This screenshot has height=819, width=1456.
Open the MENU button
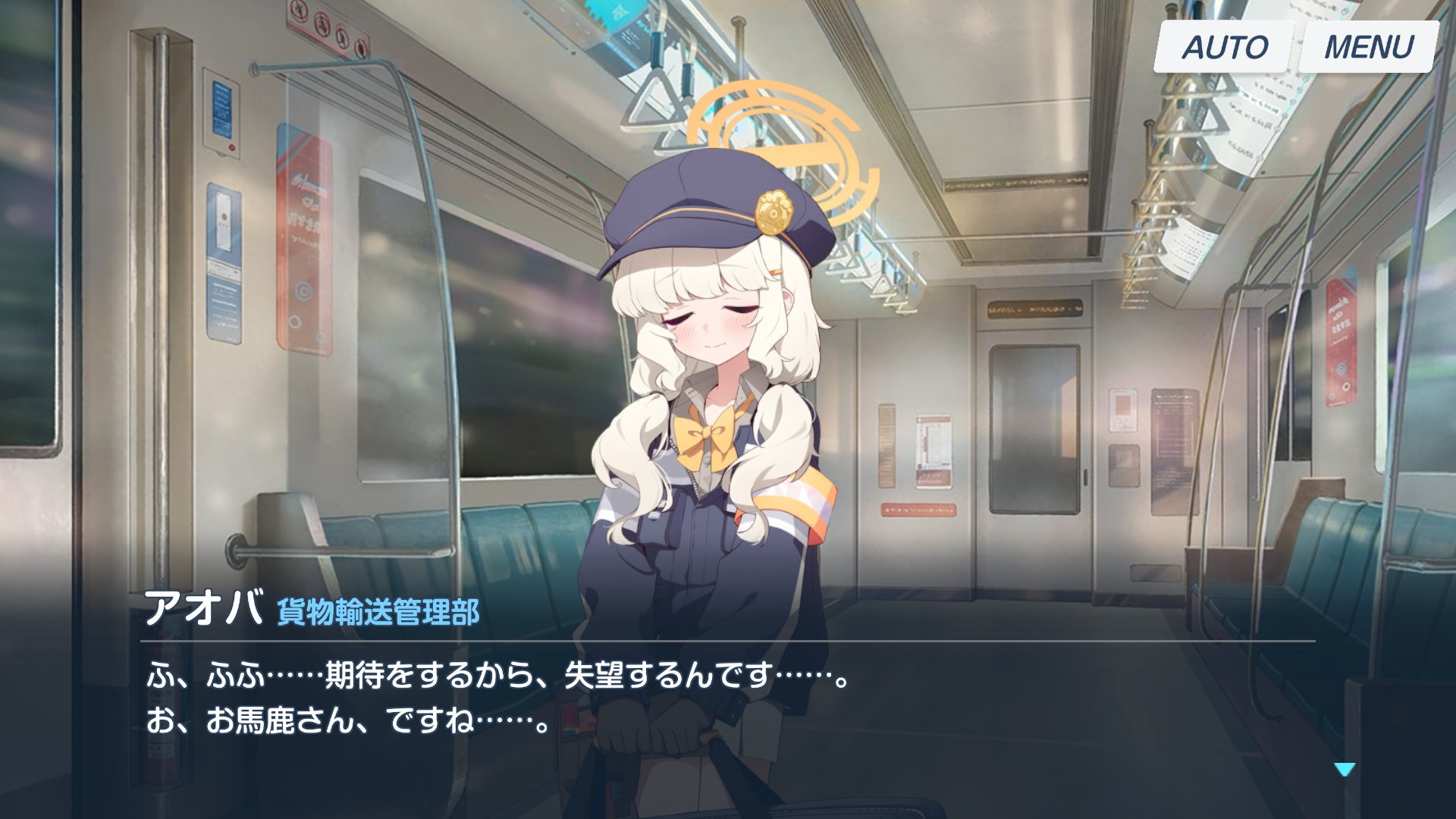(1369, 47)
